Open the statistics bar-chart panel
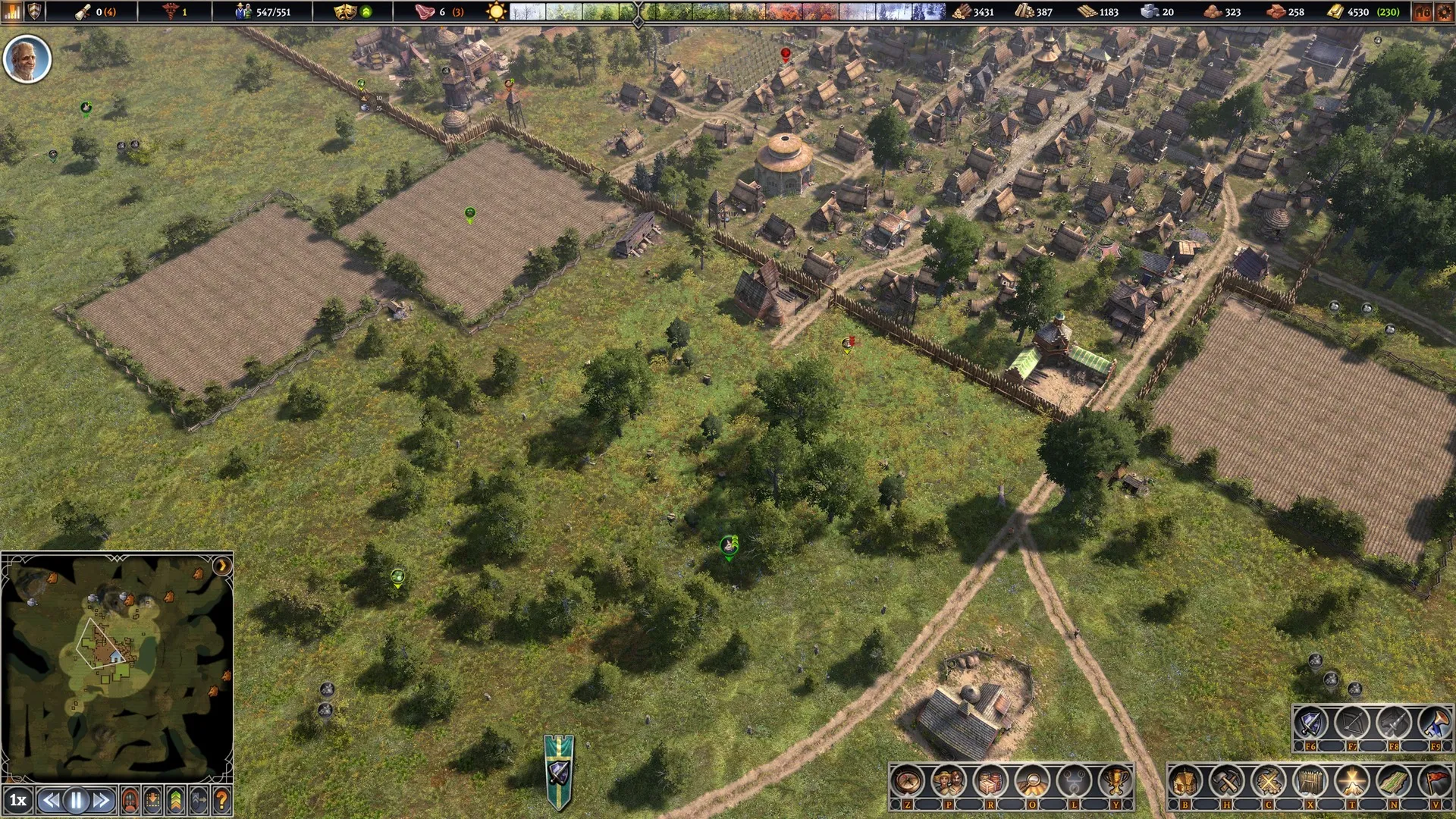The width and height of the screenshot is (1456, 819). pyautogui.click(x=13, y=11)
